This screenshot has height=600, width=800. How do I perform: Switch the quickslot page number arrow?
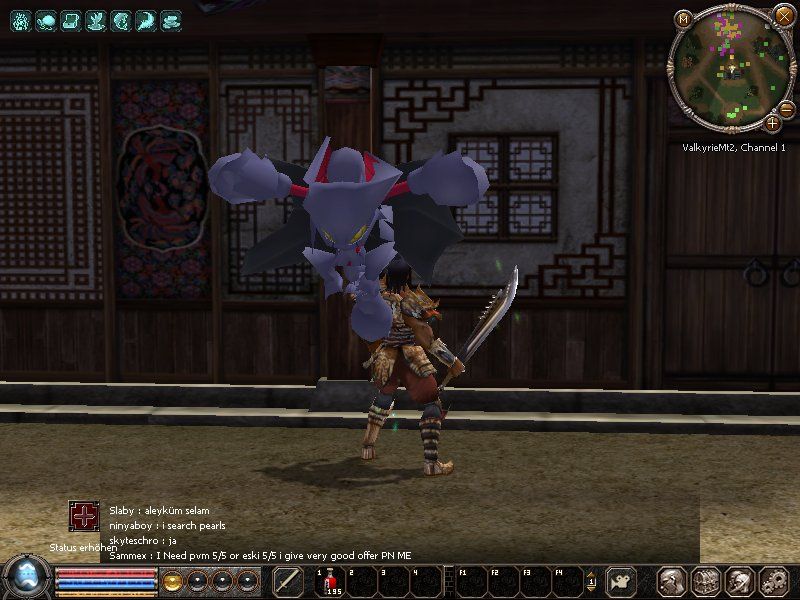point(592,580)
